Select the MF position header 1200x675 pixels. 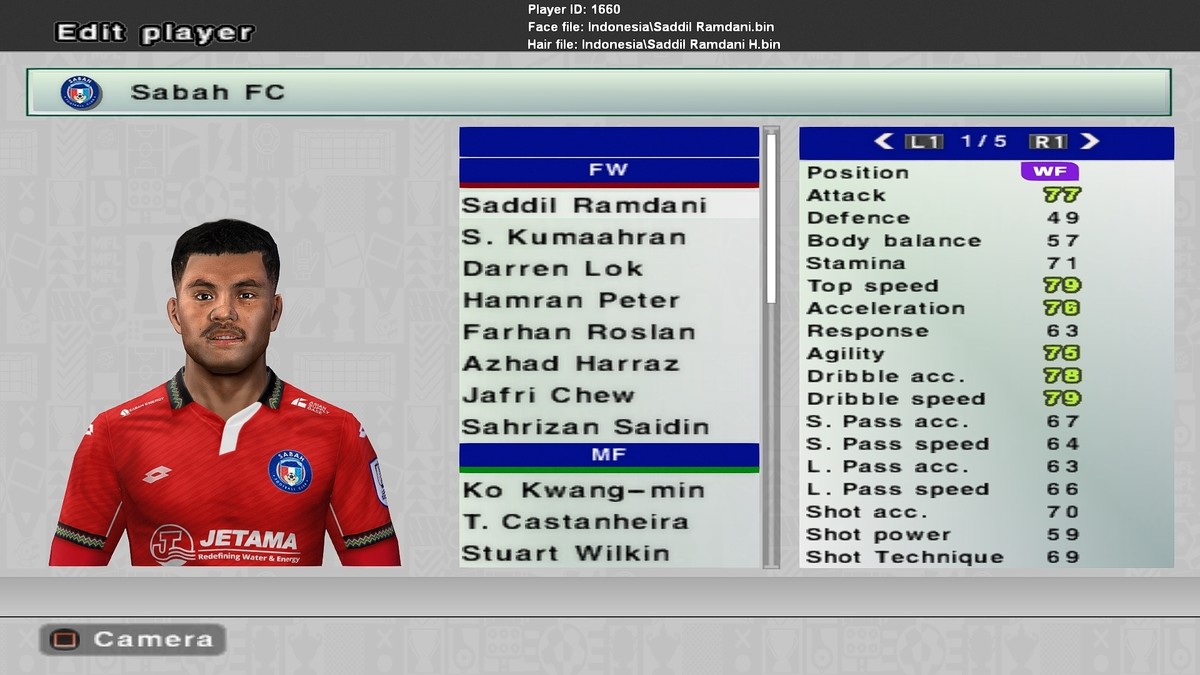pyautogui.click(x=609, y=455)
